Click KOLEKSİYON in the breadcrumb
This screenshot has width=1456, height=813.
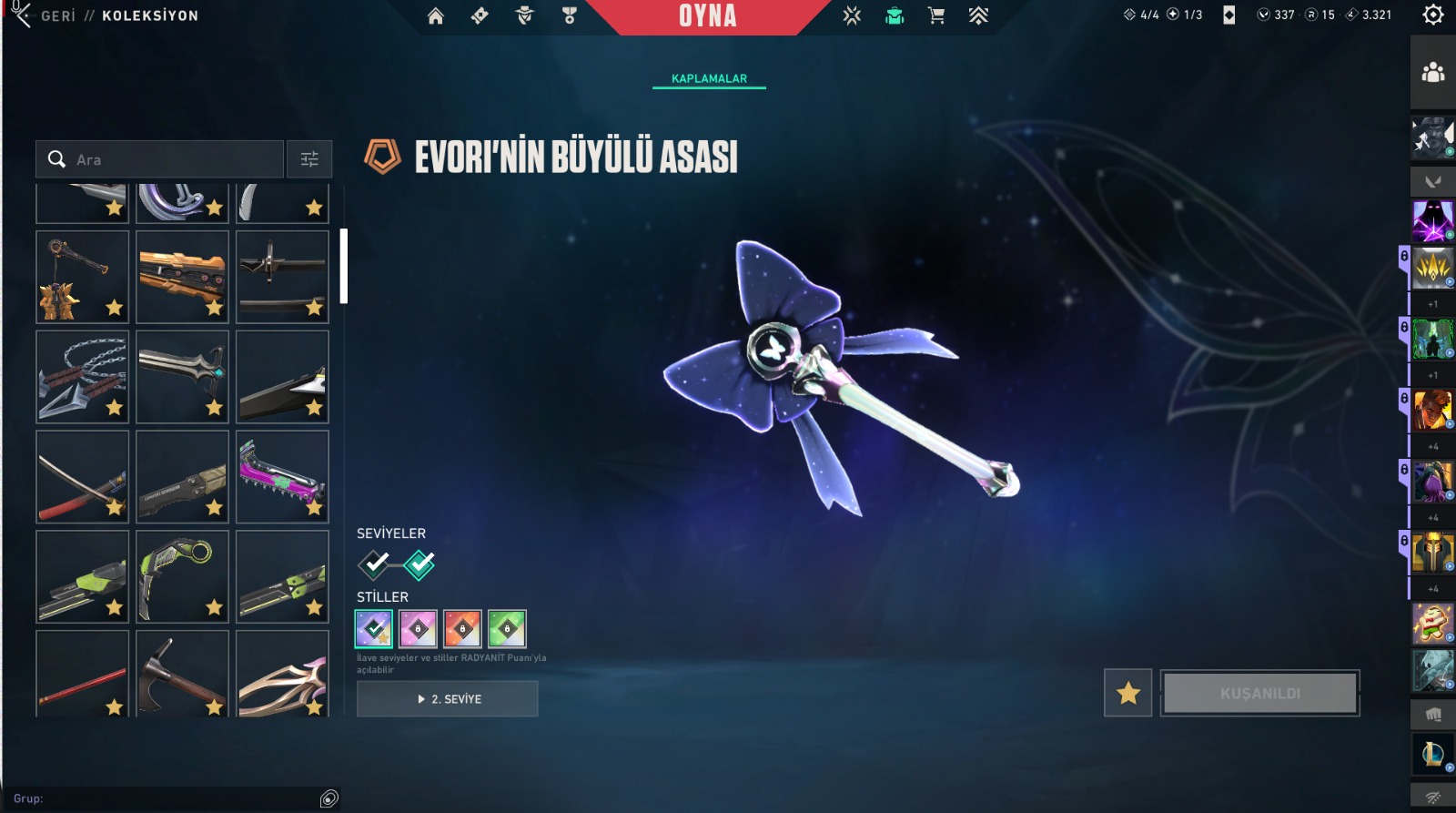[149, 15]
